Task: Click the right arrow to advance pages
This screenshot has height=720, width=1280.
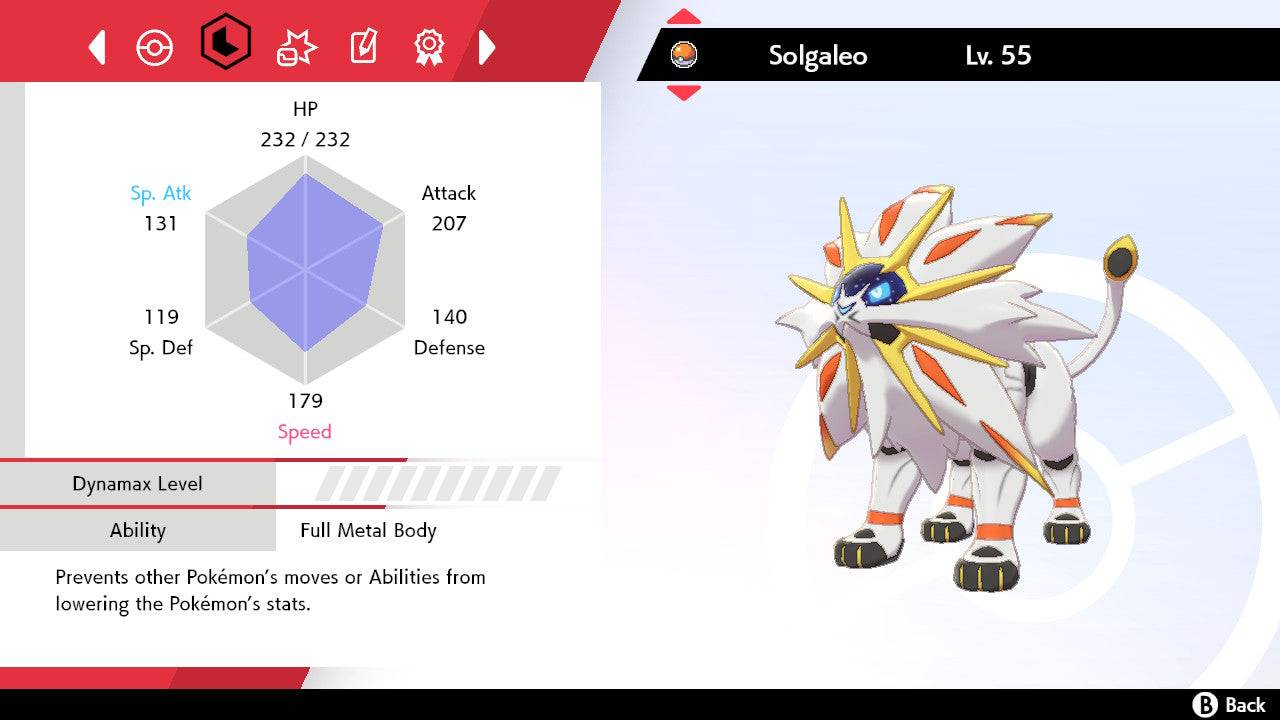Action: (487, 45)
